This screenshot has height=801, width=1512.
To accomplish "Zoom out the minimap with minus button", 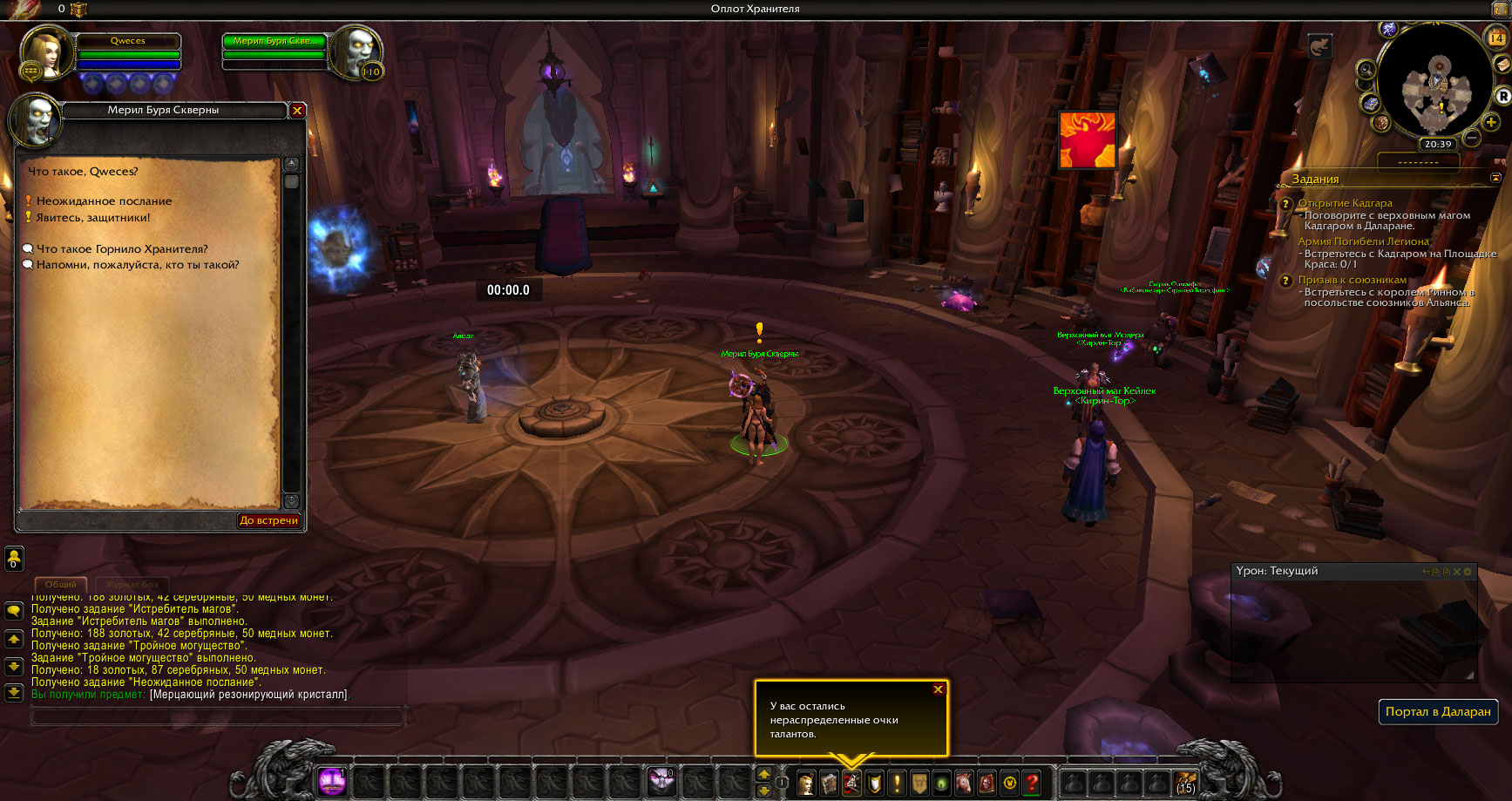I will (x=1472, y=138).
